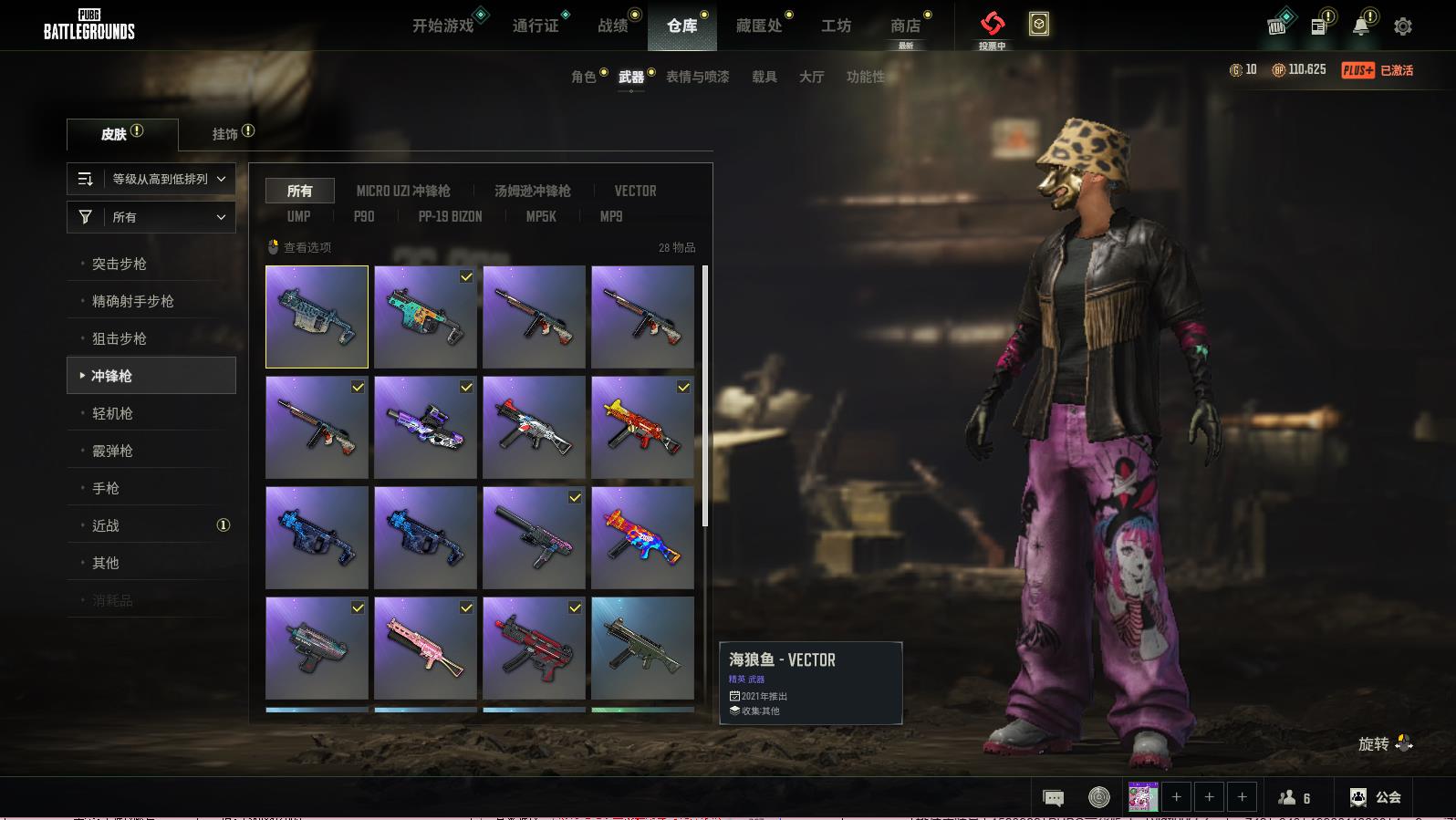
Task: Visit the 商店 store
Action: [x=905, y=26]
